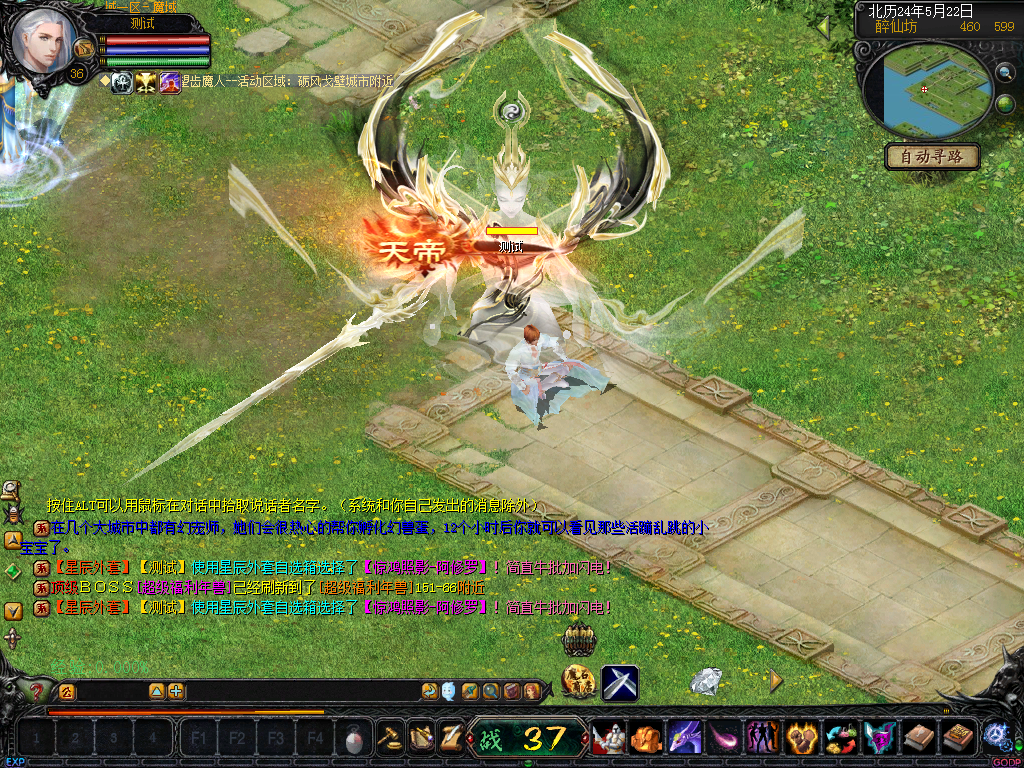Click the diamond gem icon
1024x768 pixels.
pyautogui.click(x=707, y=681)
